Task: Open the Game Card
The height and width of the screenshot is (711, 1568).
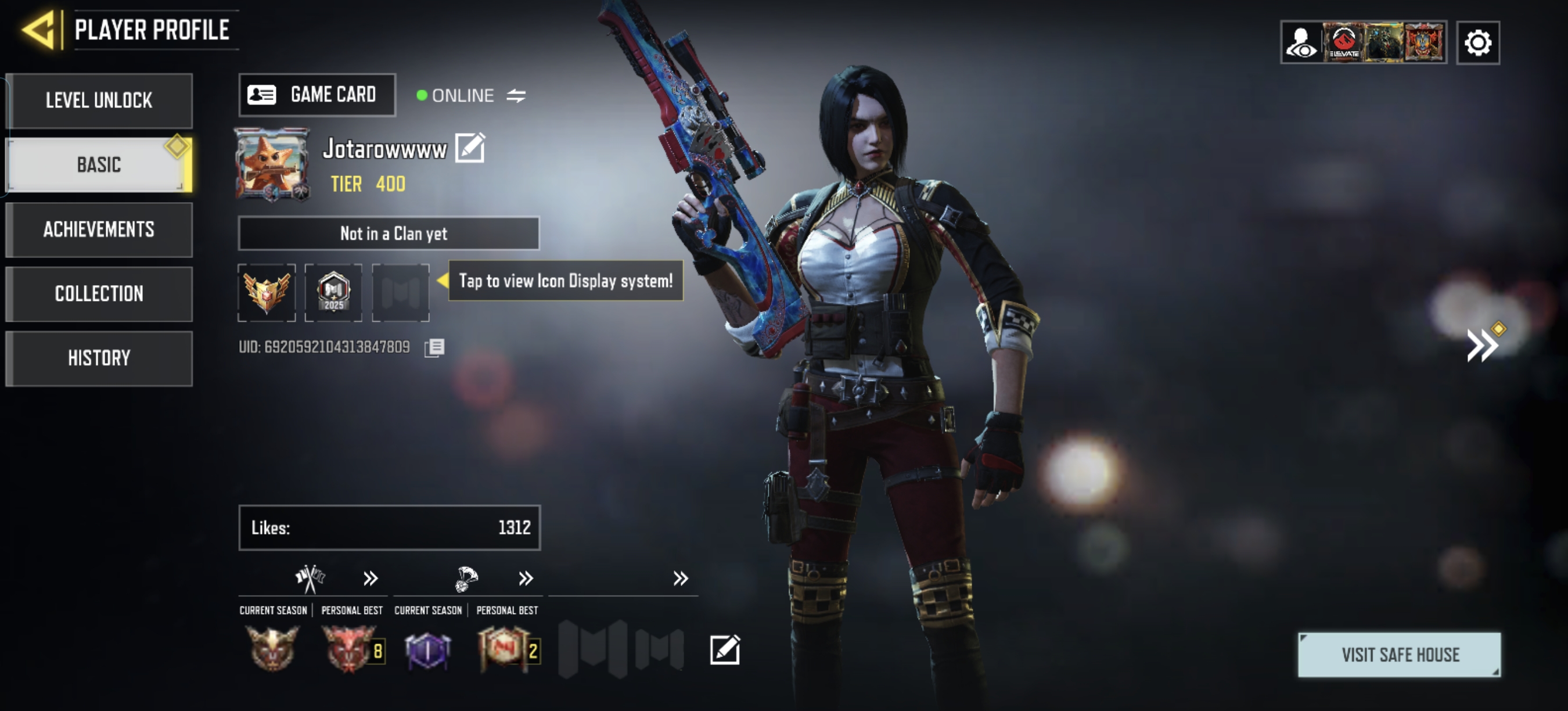Action: 317,94
